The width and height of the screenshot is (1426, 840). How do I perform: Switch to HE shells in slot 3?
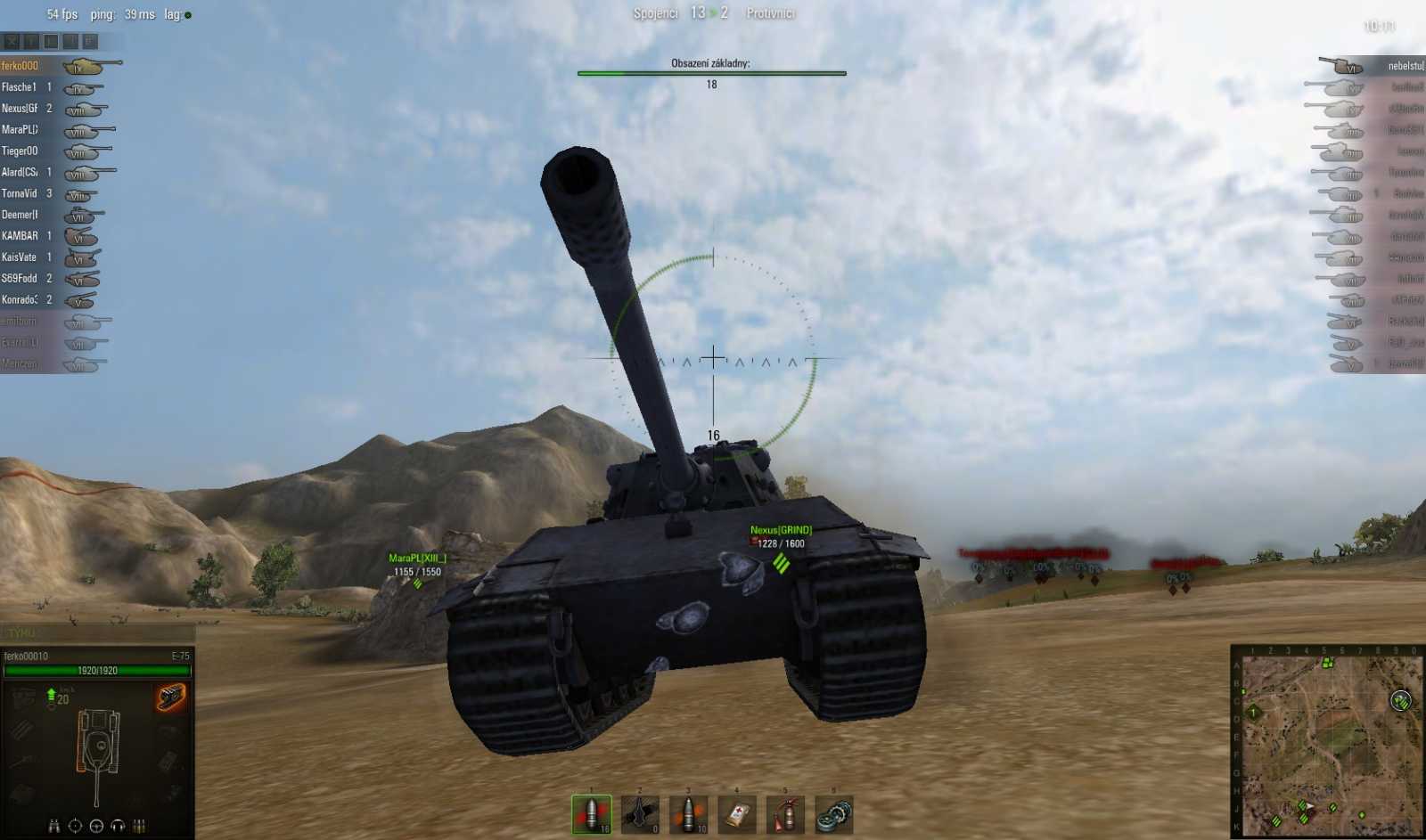pyautogui.click(x=688, y=813)
